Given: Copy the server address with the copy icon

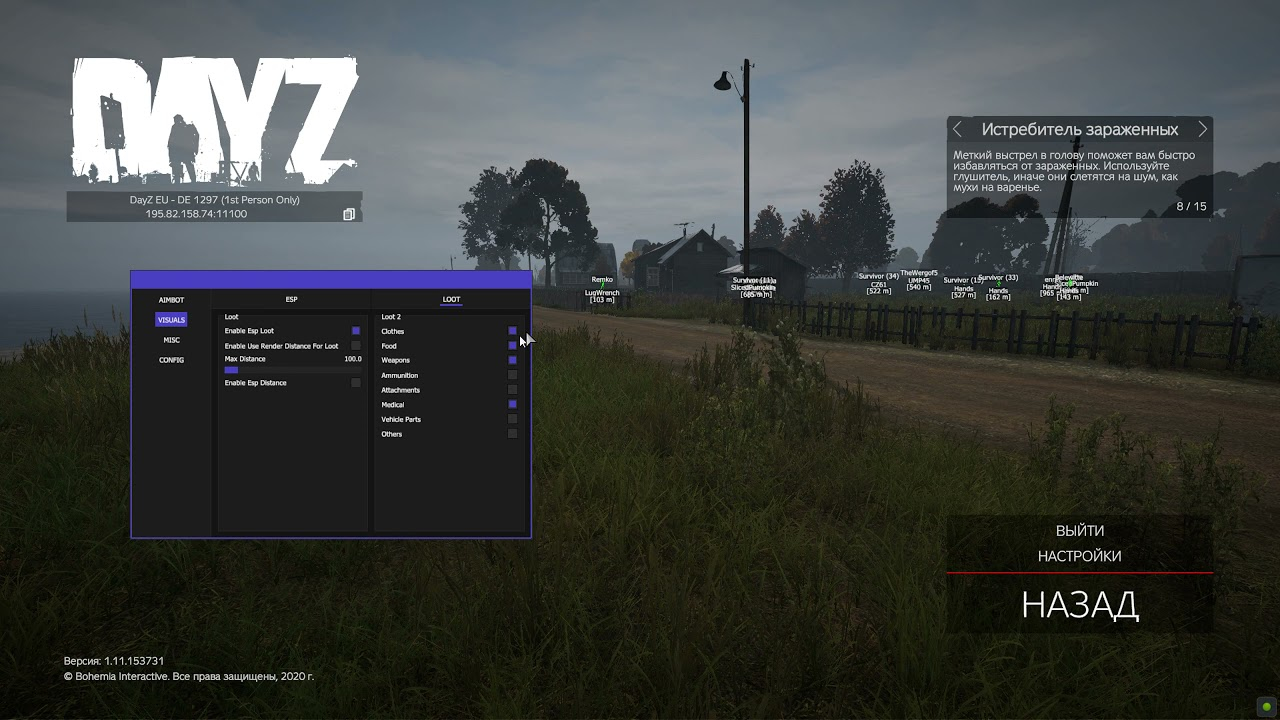Looking at the screenshot, I should 349,214.
